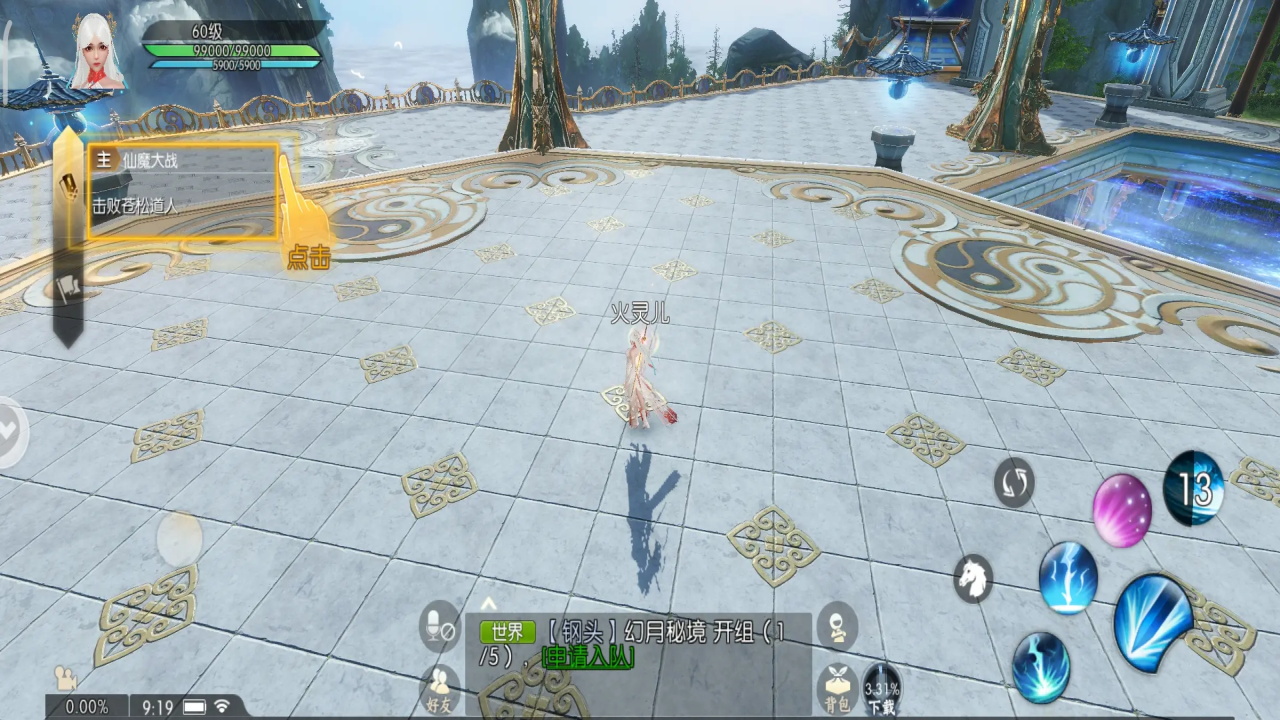Open the character pose icon beside chat
The width and height of the screenshot is (1280, 720).
[836, 627]
